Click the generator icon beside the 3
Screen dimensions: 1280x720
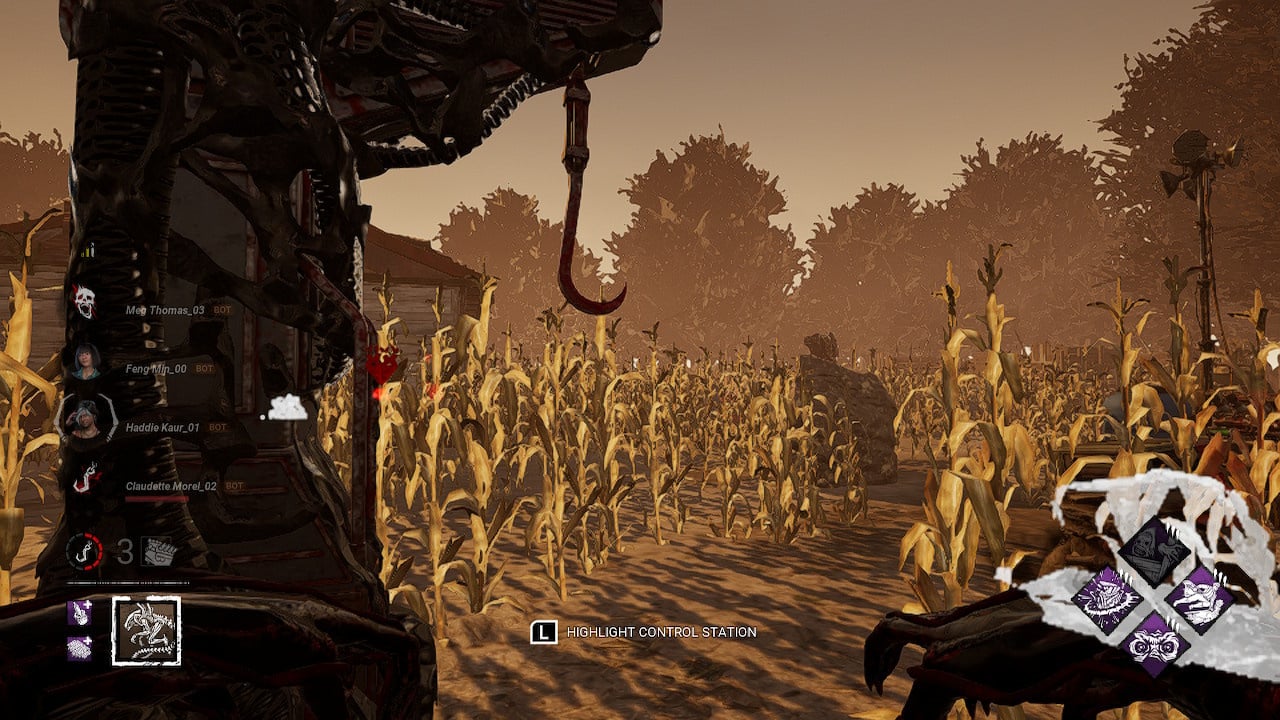click(158, 551)
